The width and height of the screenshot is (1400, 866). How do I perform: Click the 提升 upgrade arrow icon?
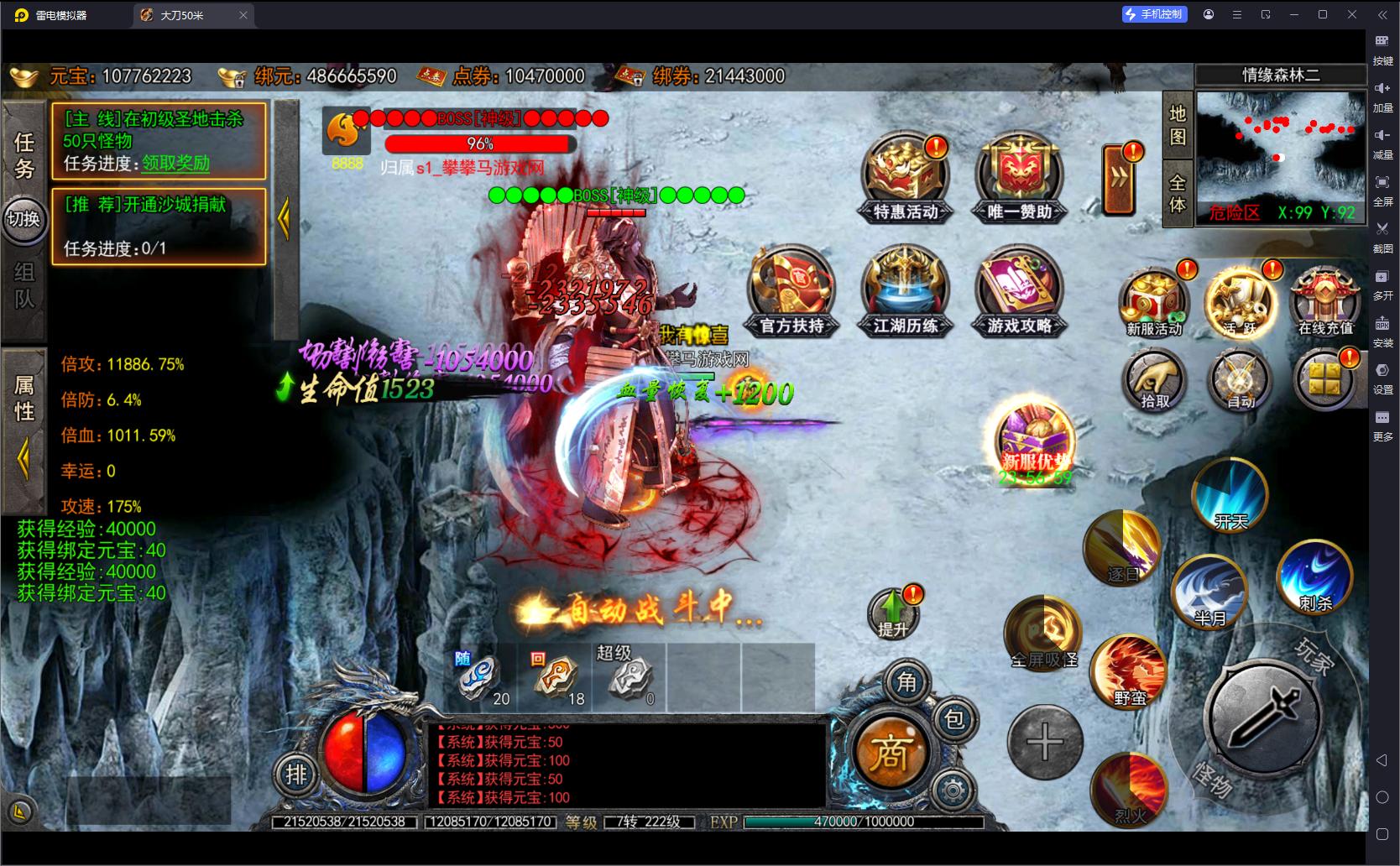(x=894, y=613)
